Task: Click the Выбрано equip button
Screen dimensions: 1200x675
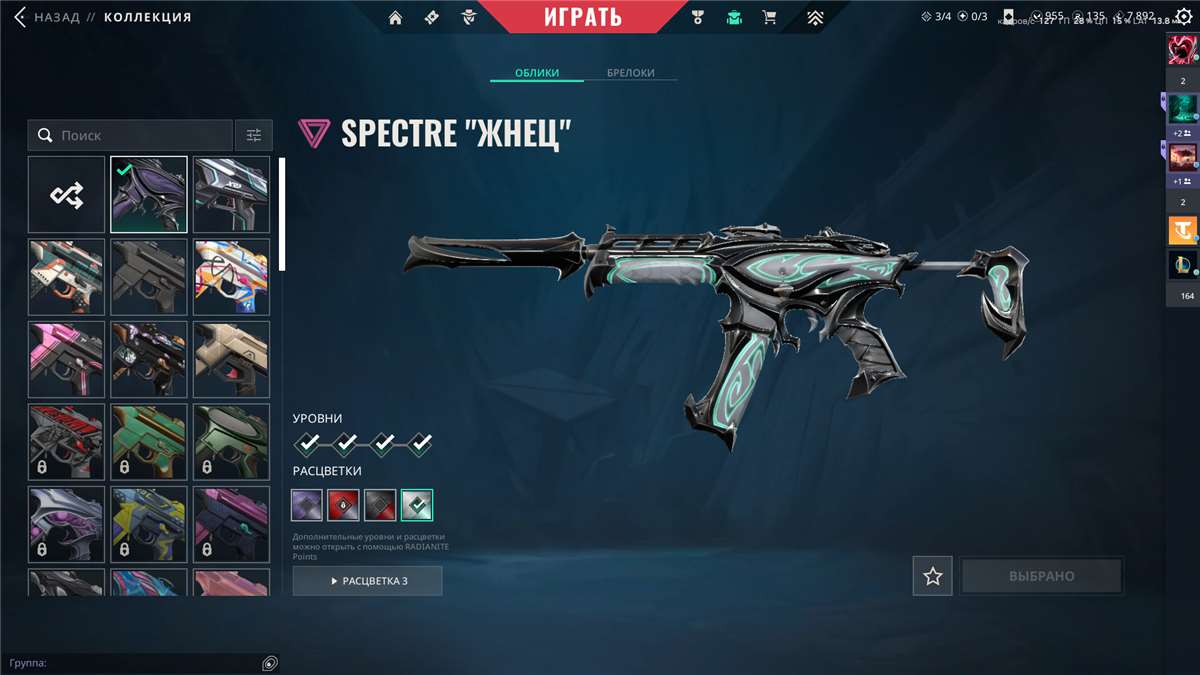Action: [1041, 576]
